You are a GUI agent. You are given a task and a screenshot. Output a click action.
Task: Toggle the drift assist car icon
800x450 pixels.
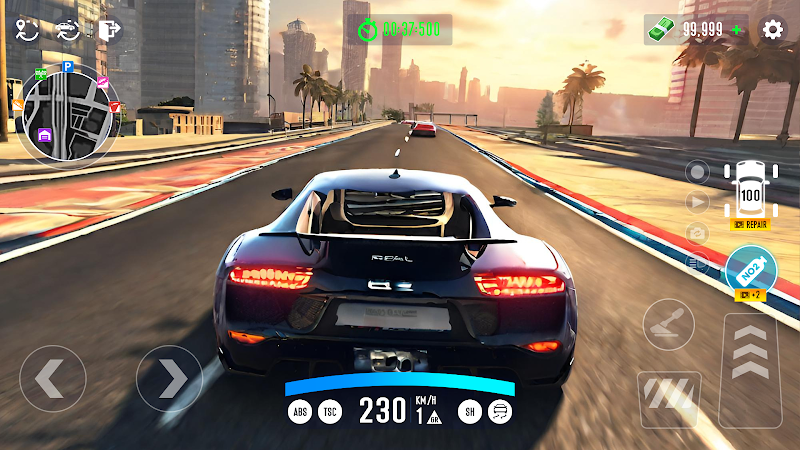click(x=498, y=410)
